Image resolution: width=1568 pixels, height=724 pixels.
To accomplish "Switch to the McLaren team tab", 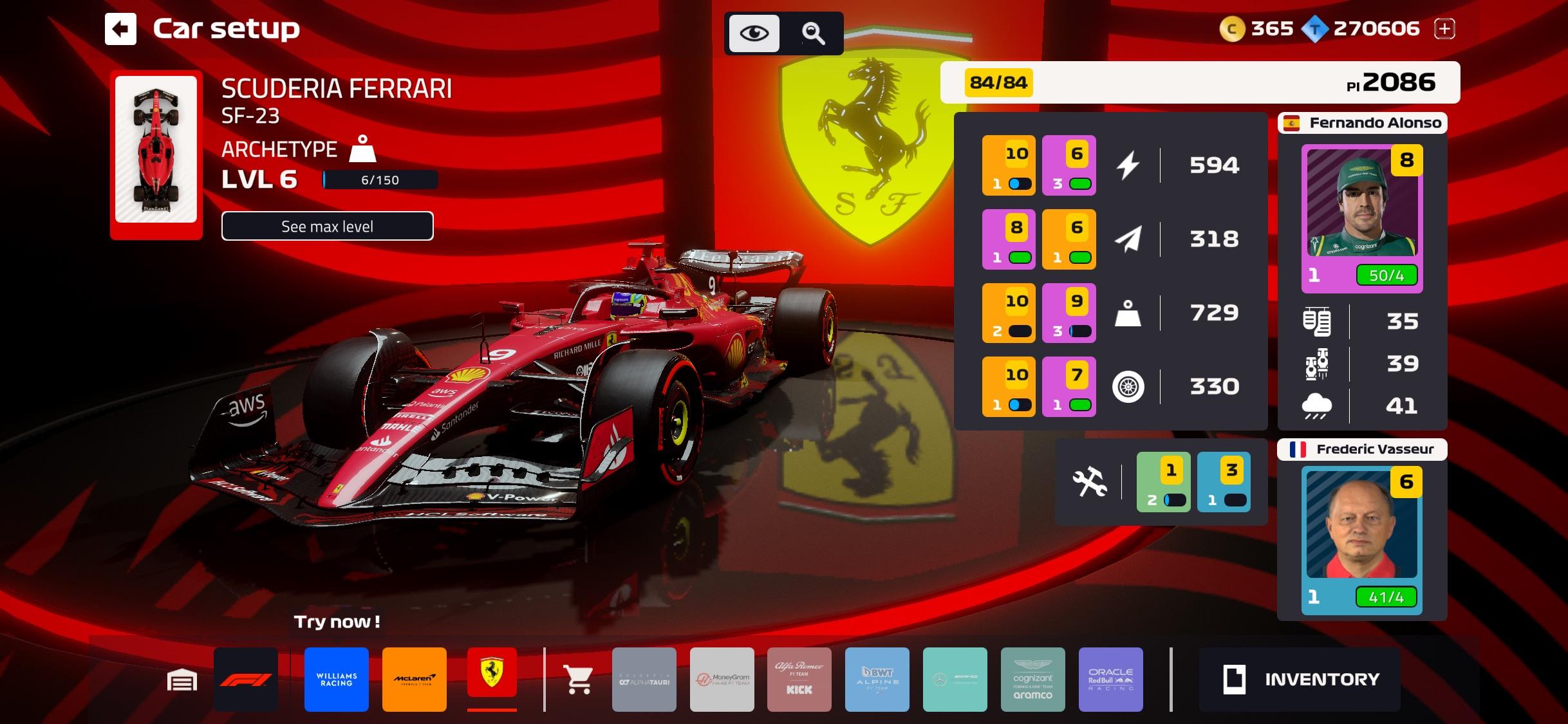I will (415, 680).
